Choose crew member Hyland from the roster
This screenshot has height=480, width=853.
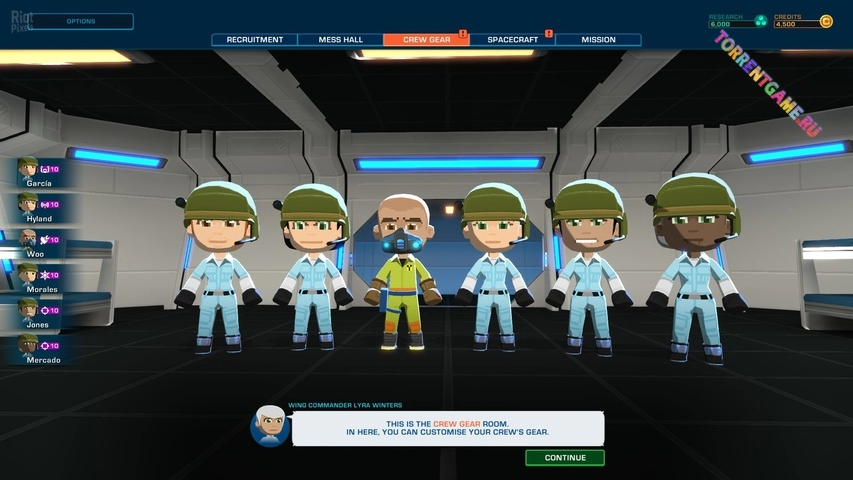(x=38, y=205)
